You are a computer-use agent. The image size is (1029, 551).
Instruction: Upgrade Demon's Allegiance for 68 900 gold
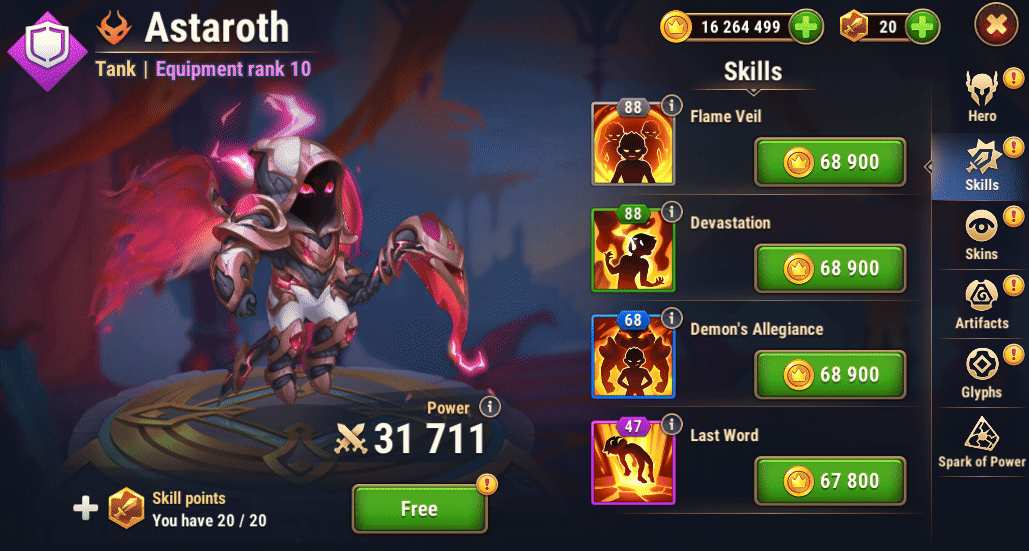830,374
